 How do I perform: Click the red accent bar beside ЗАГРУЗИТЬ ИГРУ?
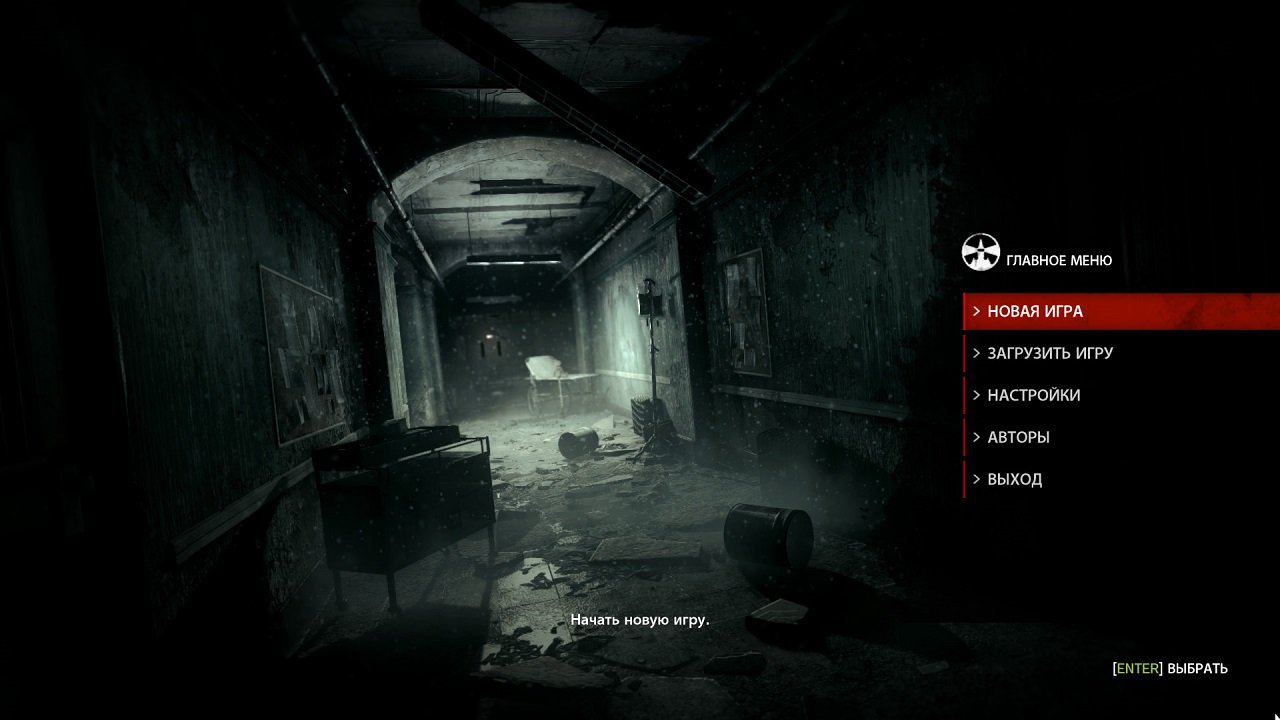point(964,353)
